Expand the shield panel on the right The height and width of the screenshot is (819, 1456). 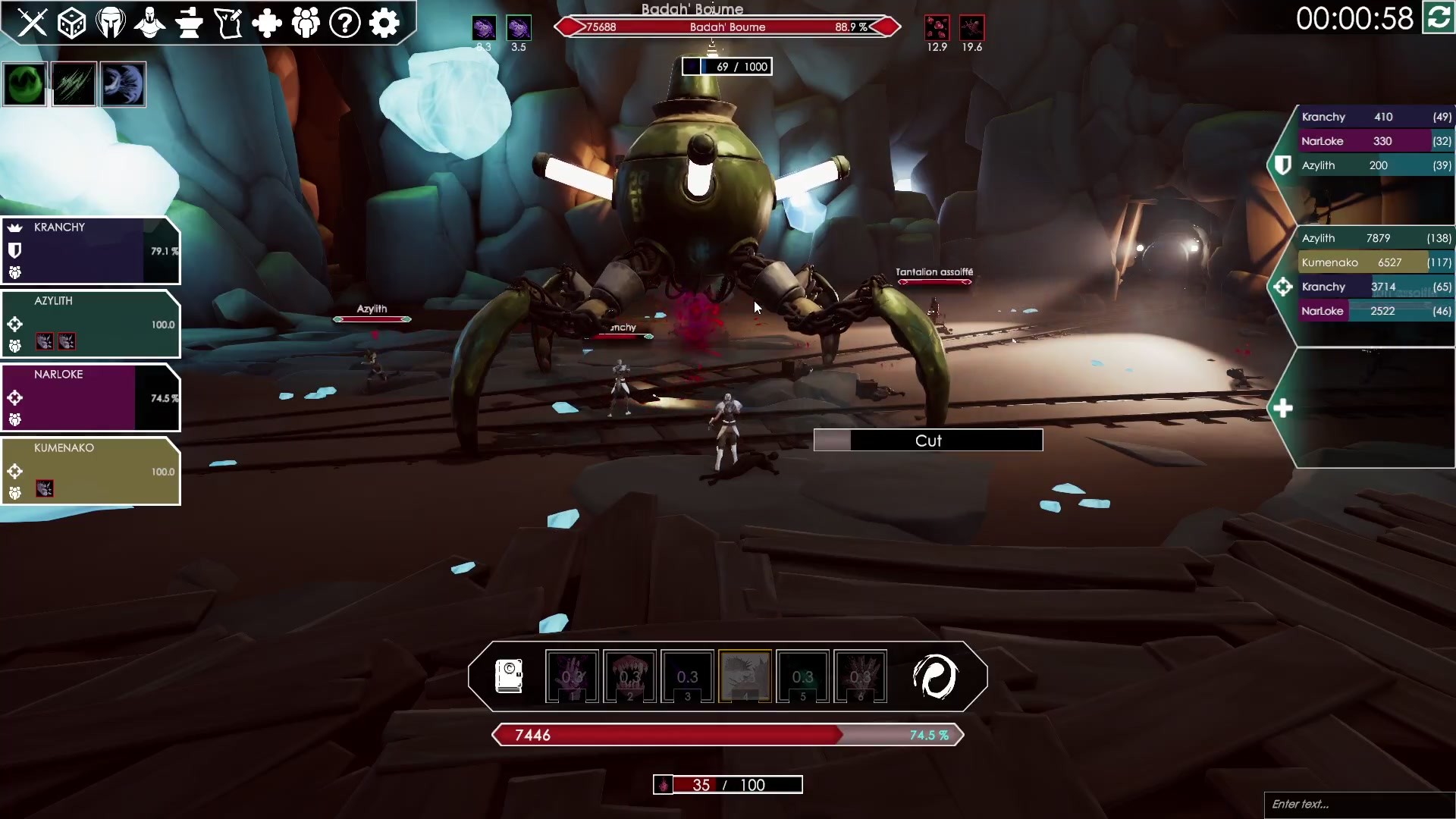[1283, 165]
